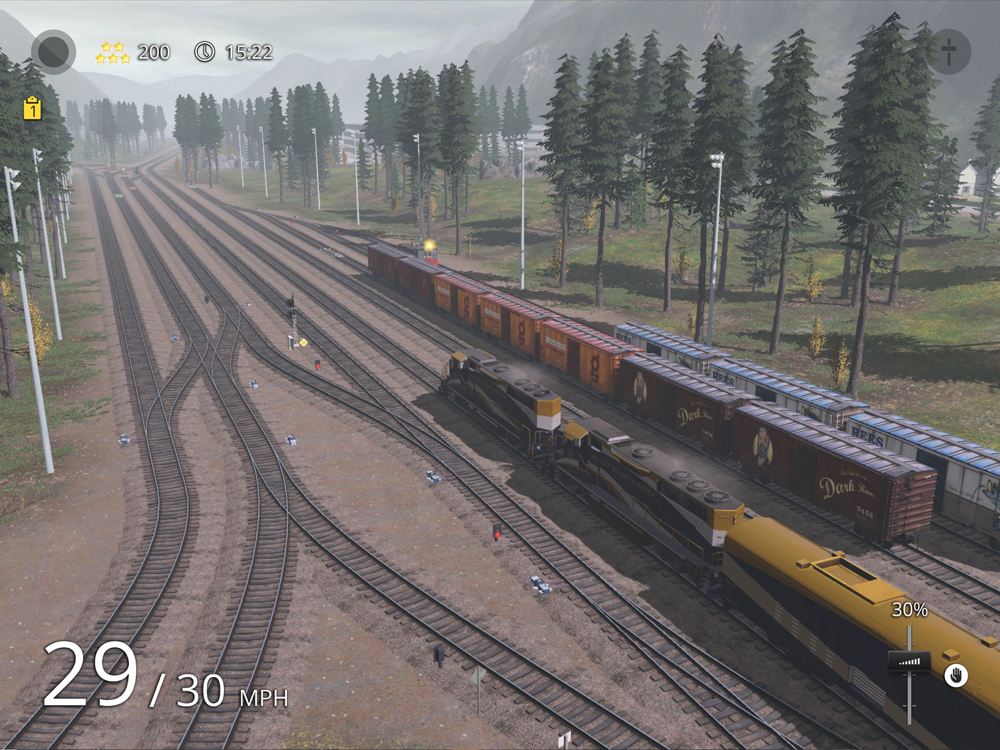Click the round button with the cross symbol
The height and width of the screenshot is (750, 1000).
tap(948, 51)
